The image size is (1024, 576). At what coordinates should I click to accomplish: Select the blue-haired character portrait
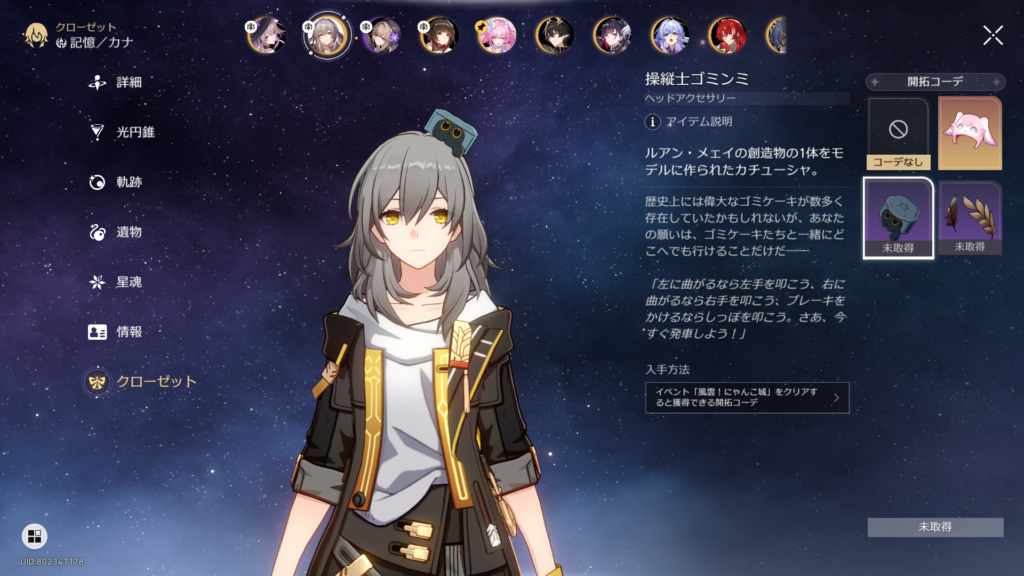(670, 36)
